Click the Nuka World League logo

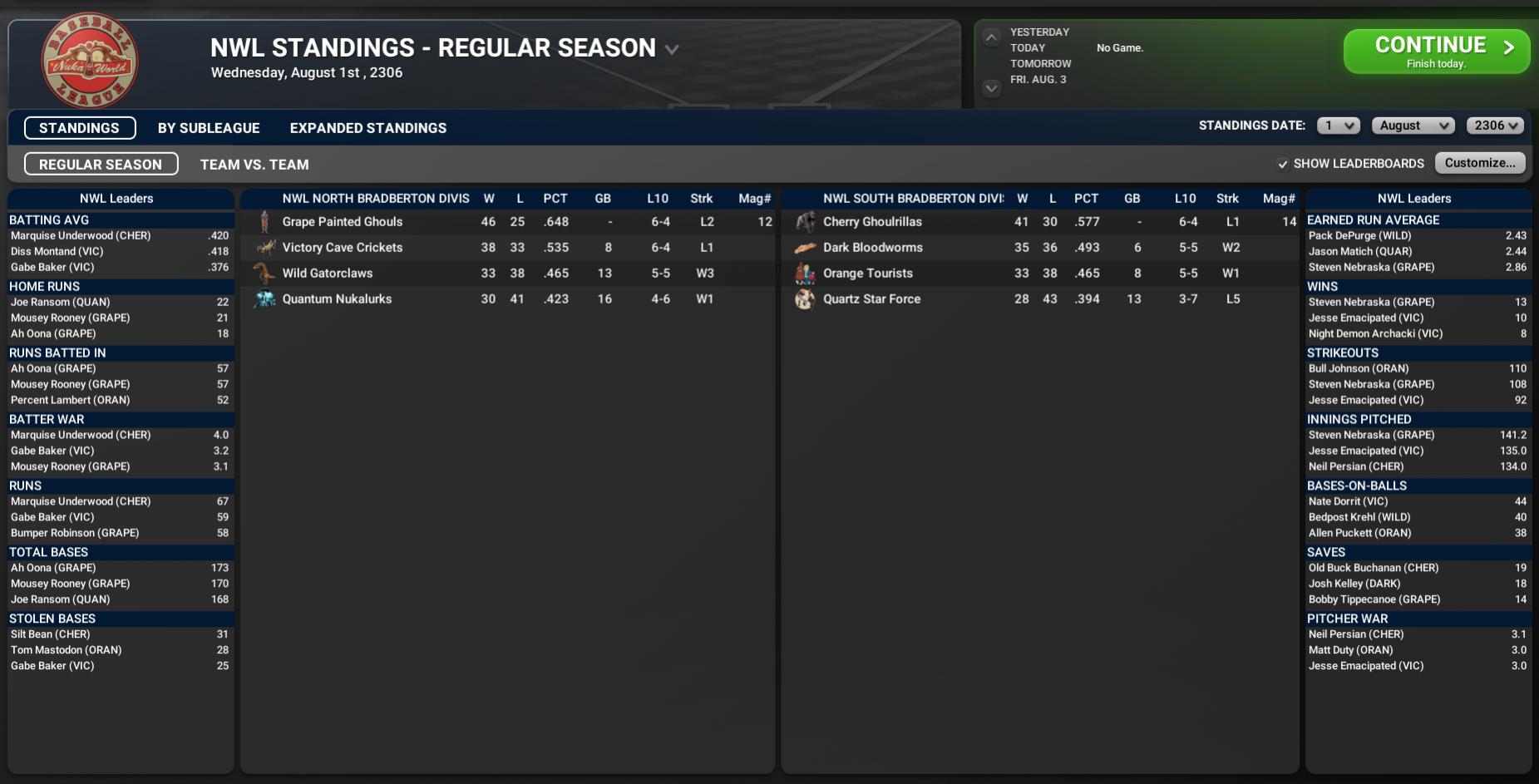pyautogui.click(x=90, y=61)
